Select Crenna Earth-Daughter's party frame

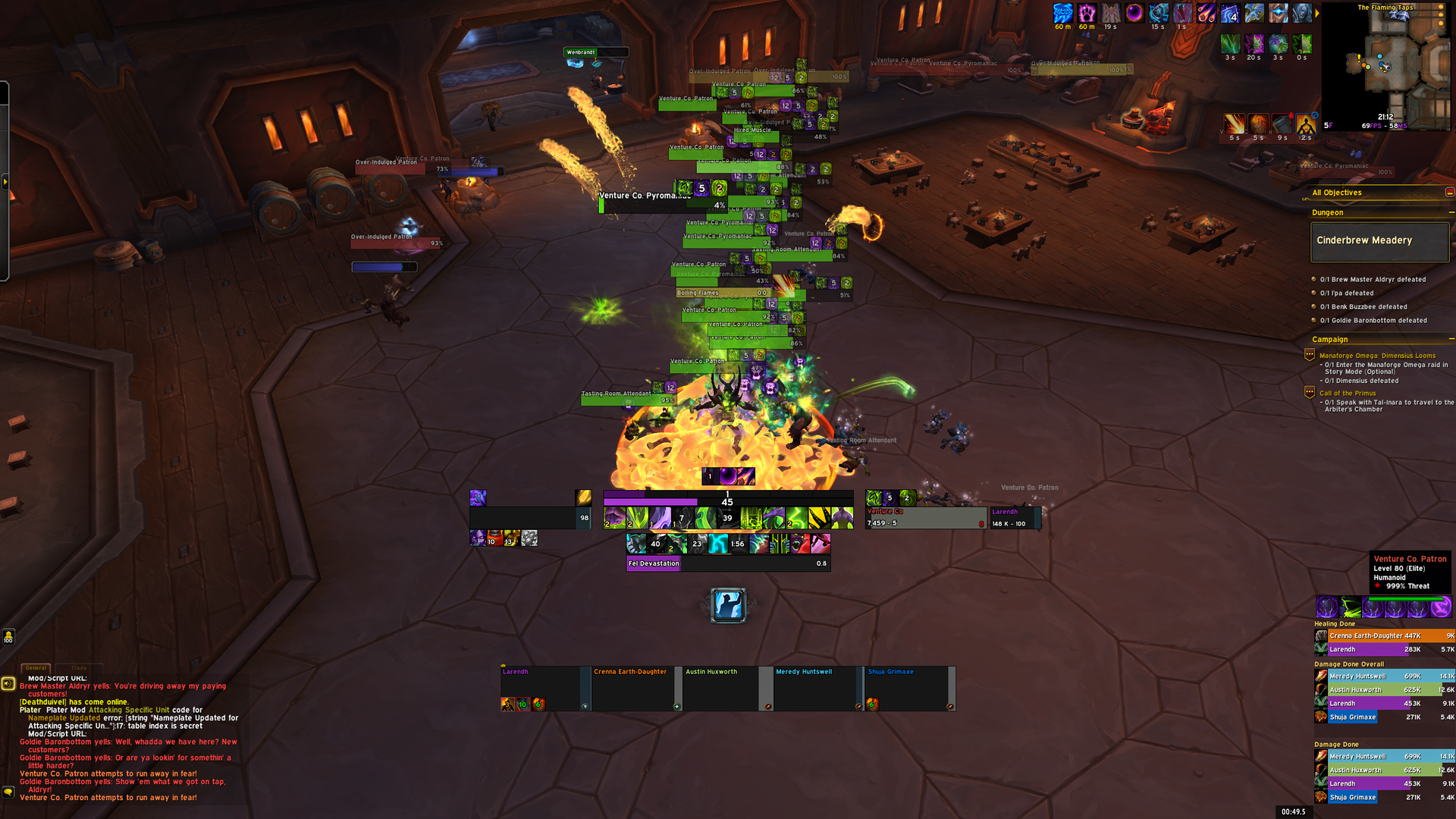coord(632,688)
